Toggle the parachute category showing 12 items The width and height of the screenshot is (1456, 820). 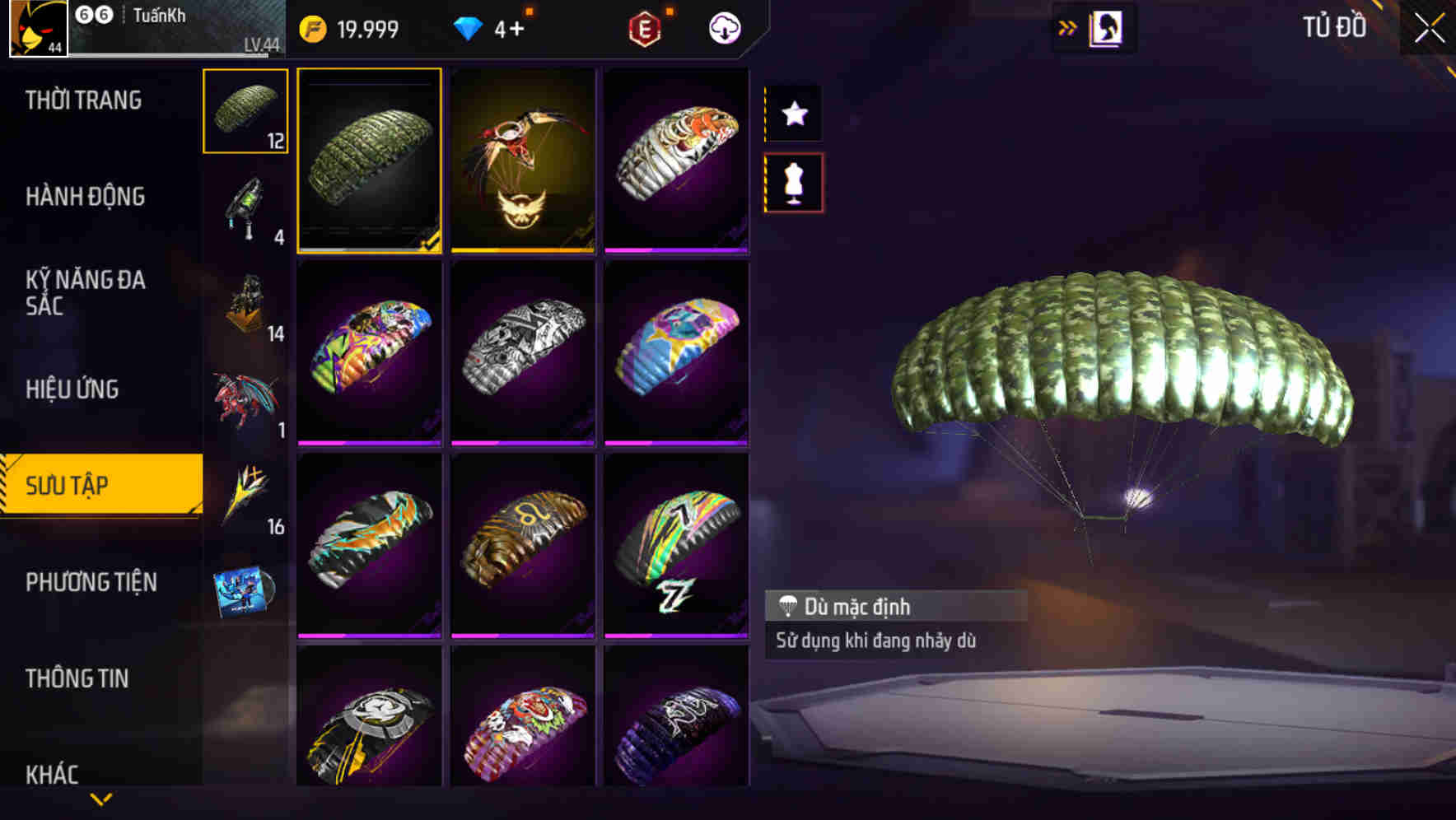click(x=244, y=111)
